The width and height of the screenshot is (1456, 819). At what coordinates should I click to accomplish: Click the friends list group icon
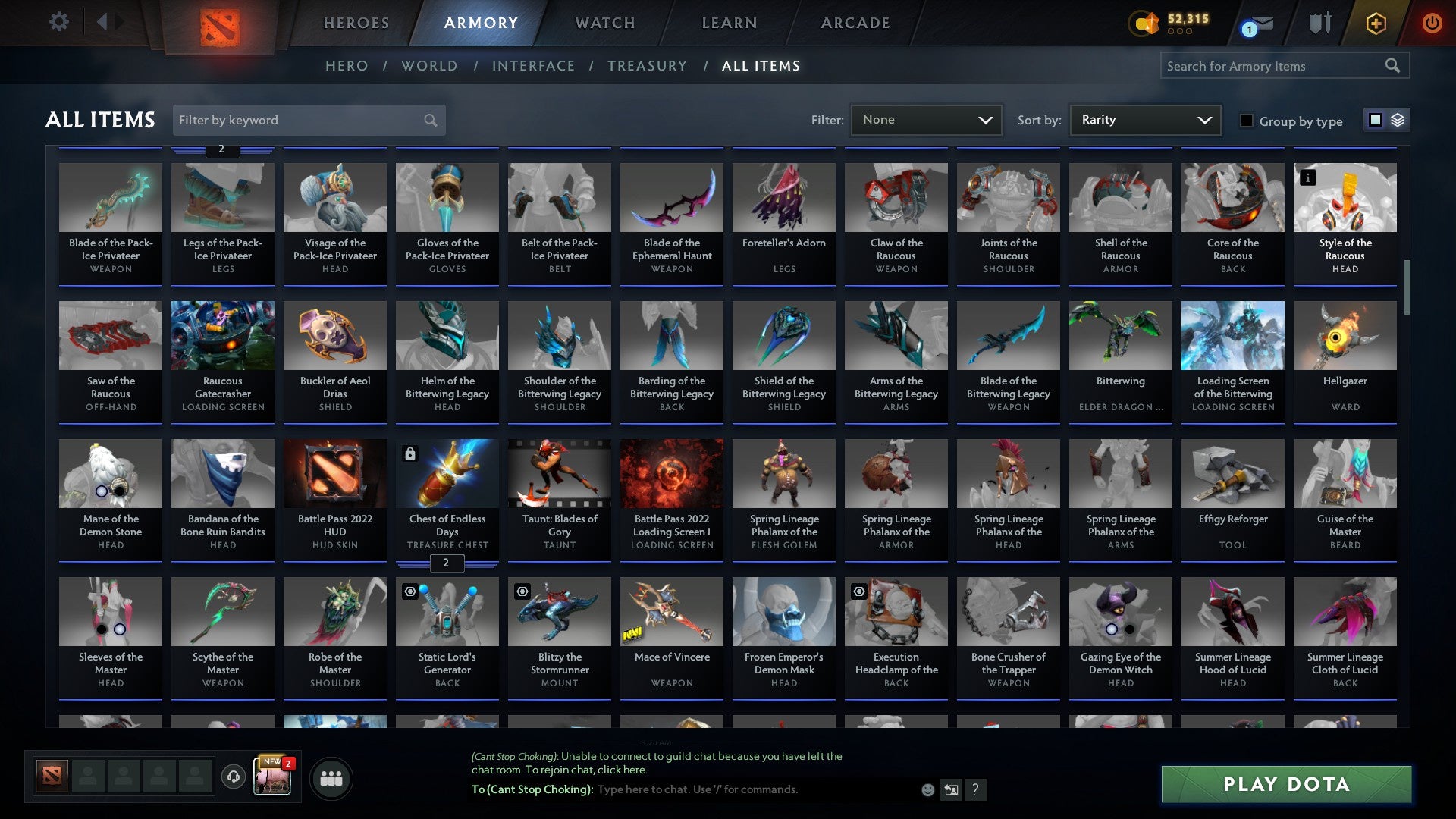[x=330, y=777]
